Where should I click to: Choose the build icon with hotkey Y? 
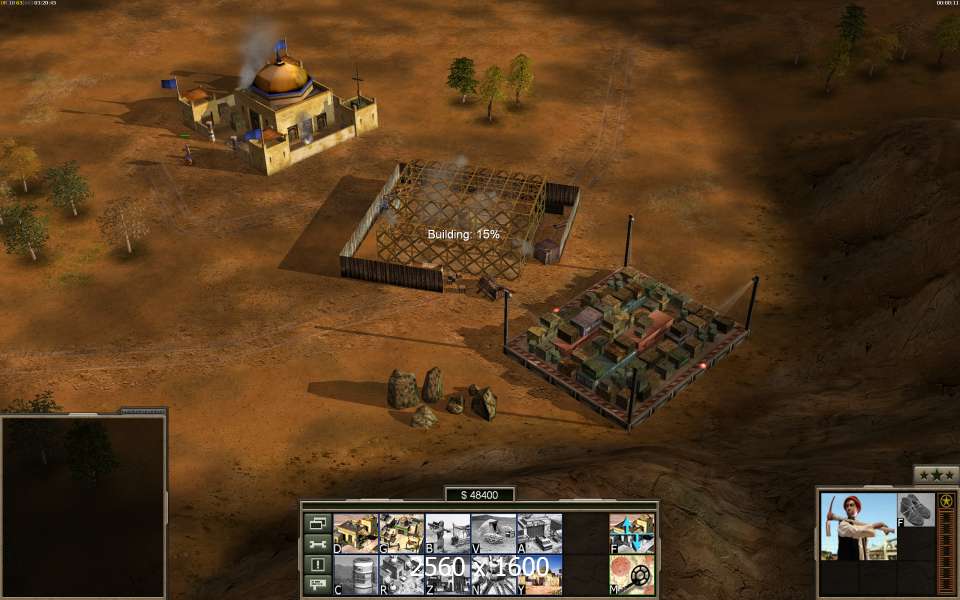coord(539,575)
